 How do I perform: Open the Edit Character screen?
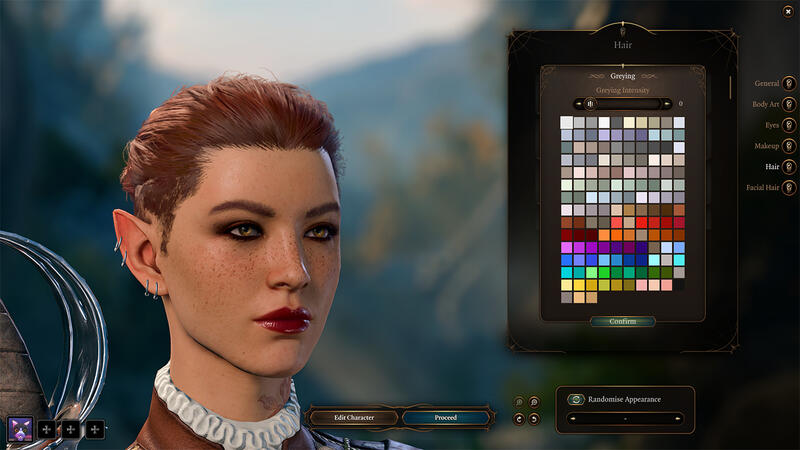pos(354,417)
